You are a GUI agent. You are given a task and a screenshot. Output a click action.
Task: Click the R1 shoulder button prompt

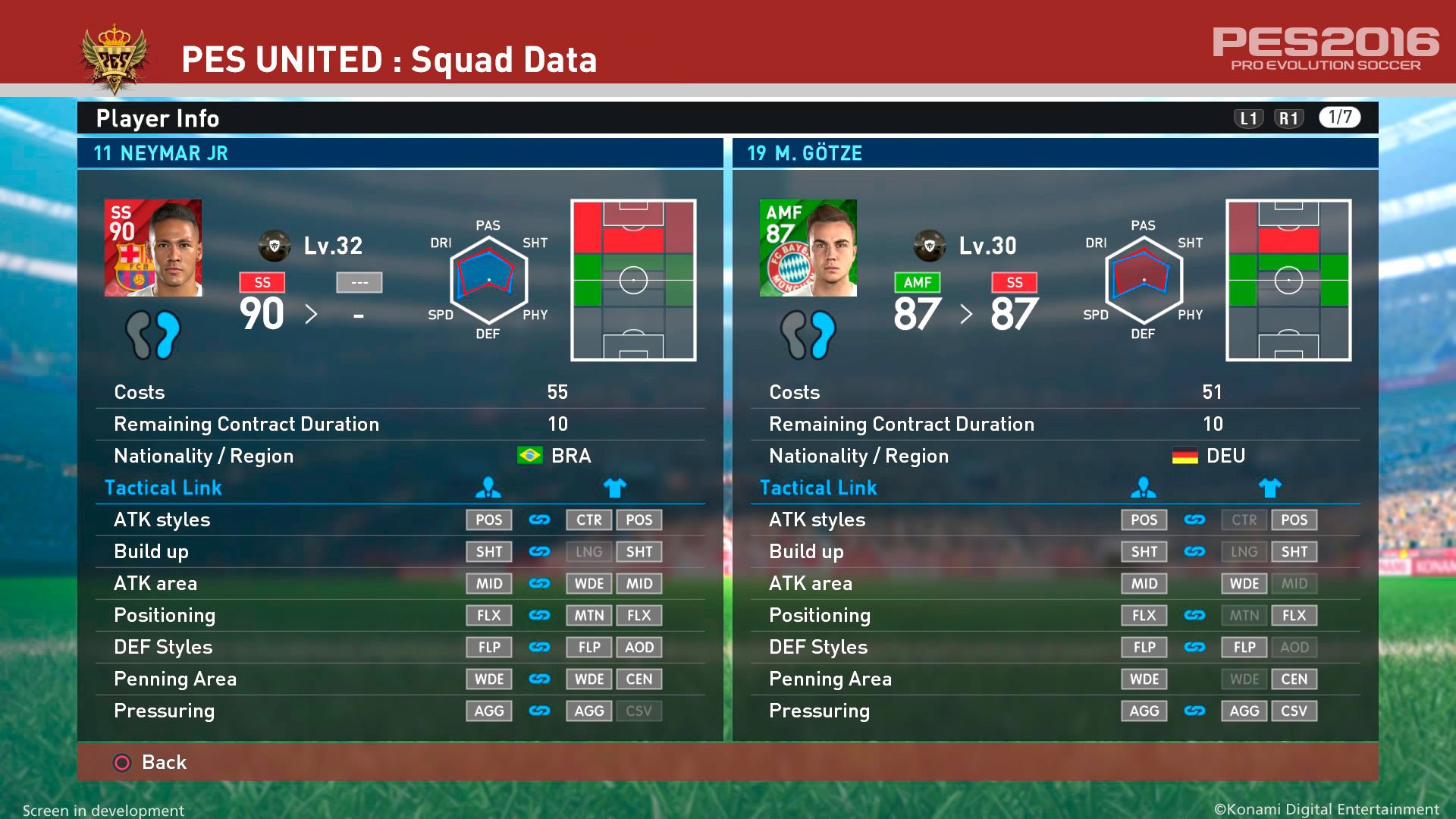pos(1288,118)
